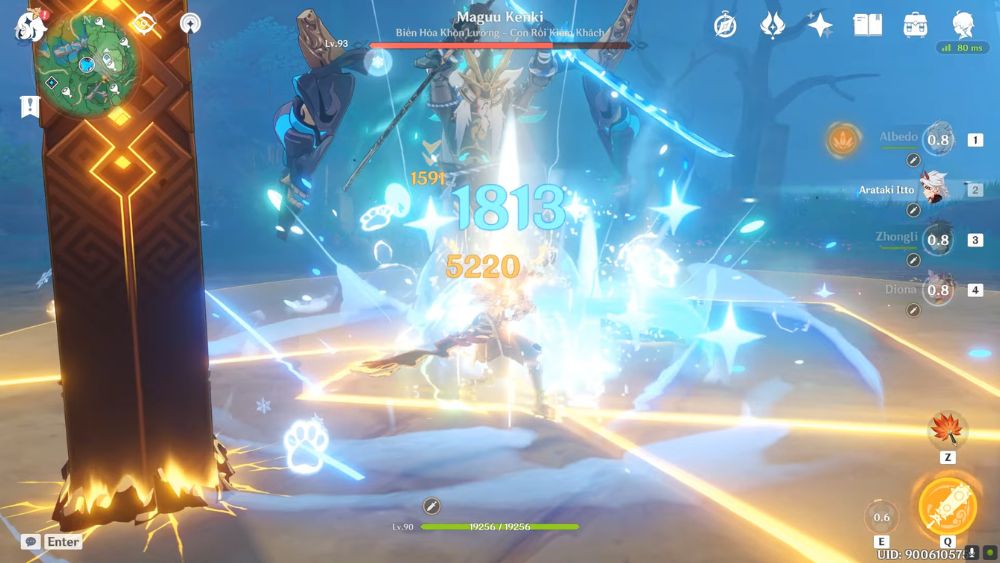Open the chat box labeled Enter
The width and height of the screenshot is (1000, 563).
[x=52, y=541]
